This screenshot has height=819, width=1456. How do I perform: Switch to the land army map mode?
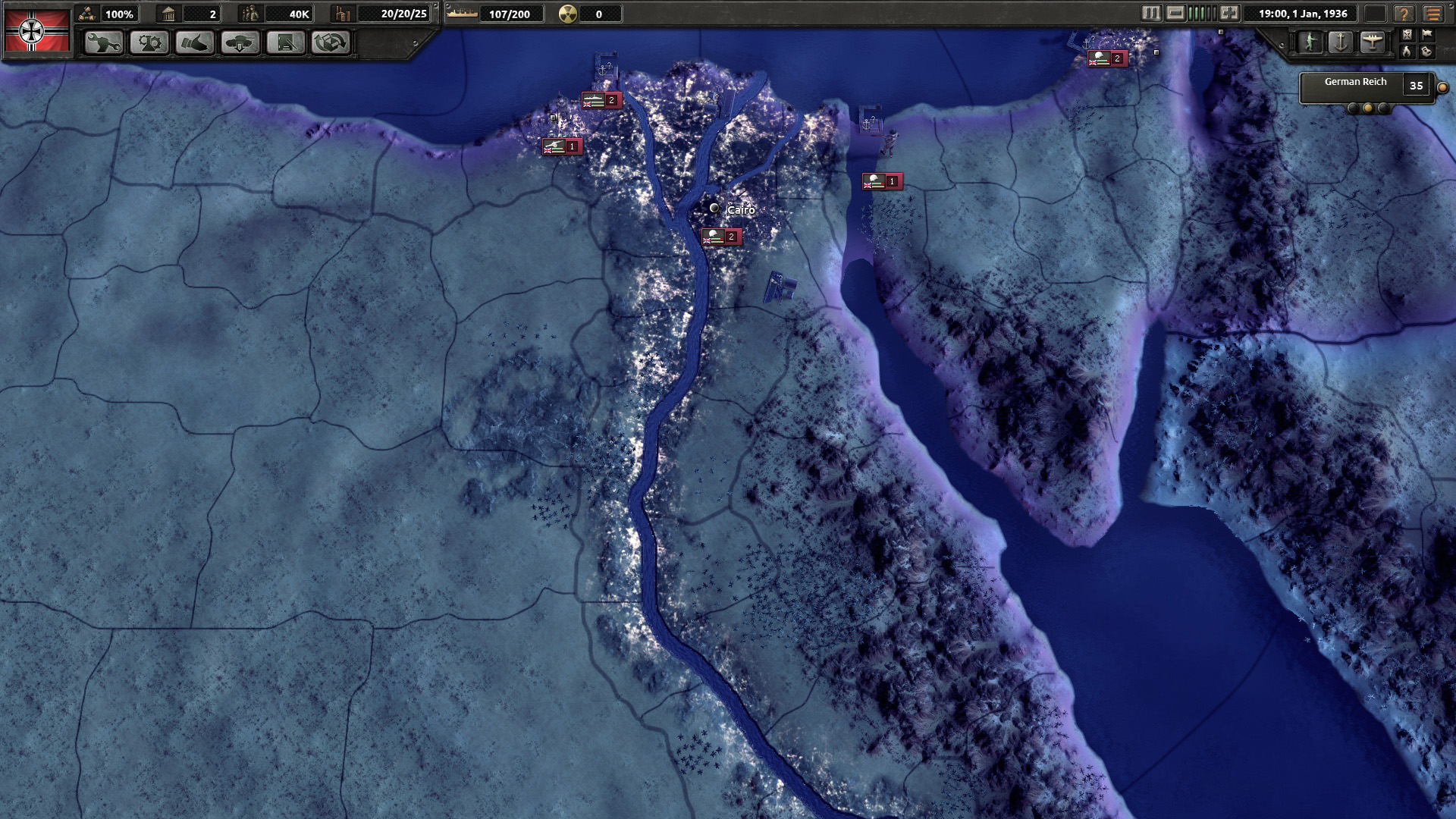coord(1310,42)
